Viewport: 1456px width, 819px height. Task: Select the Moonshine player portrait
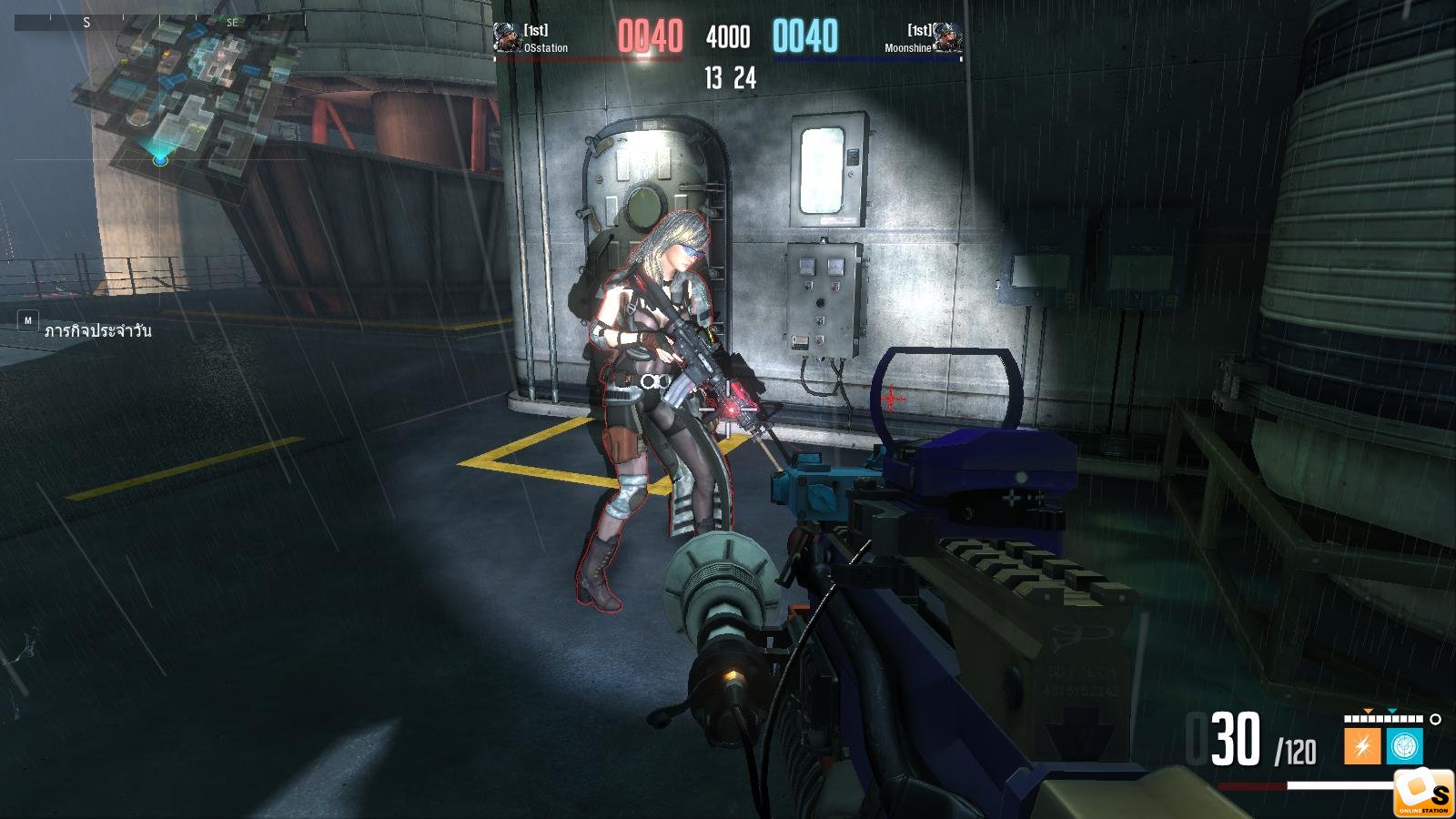click(947, 37)
